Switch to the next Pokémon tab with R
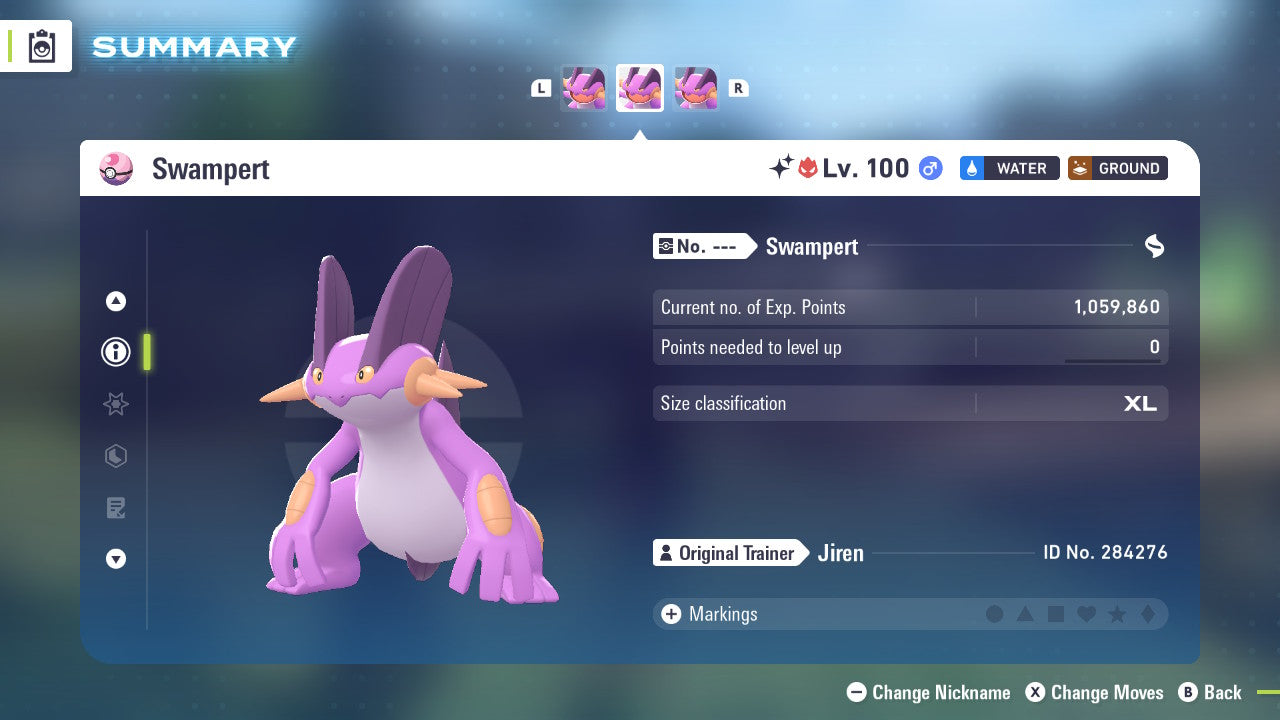Screen dimensions: 1280x720 click(738, 88)
